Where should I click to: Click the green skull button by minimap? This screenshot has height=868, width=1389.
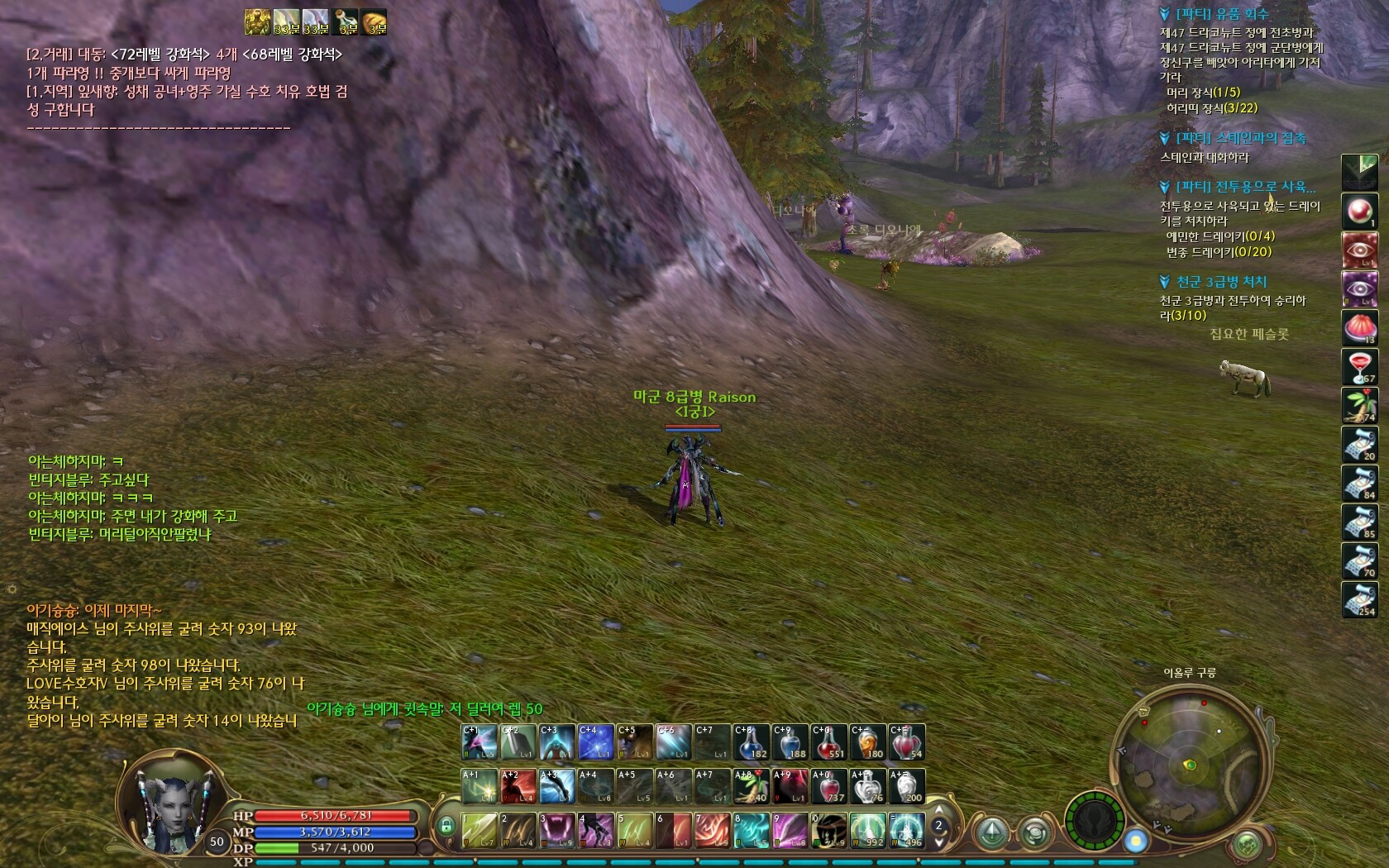tap(1247, 844)
